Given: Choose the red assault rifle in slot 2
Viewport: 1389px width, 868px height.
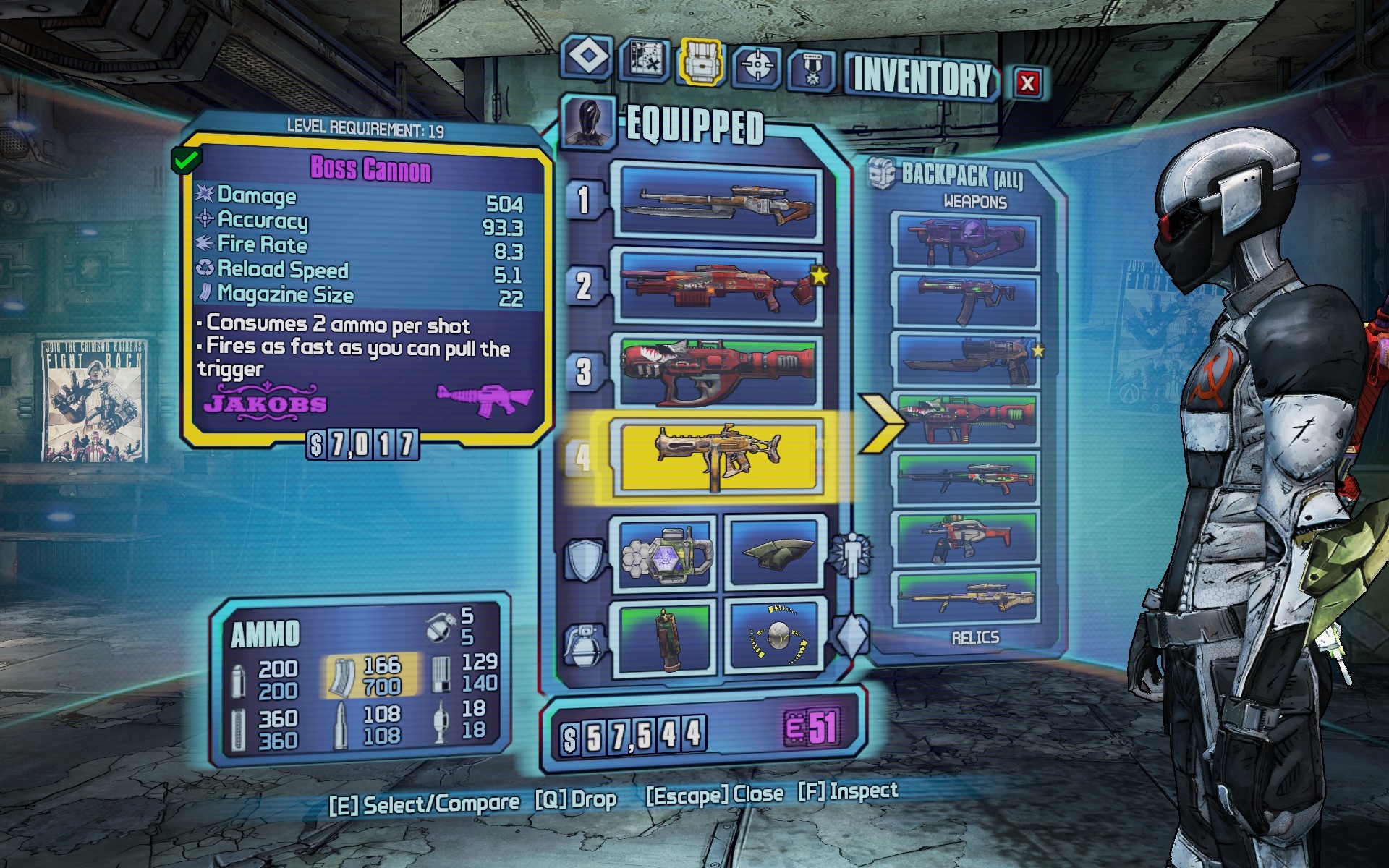Looking at the screenshot, I should (718, 286).
